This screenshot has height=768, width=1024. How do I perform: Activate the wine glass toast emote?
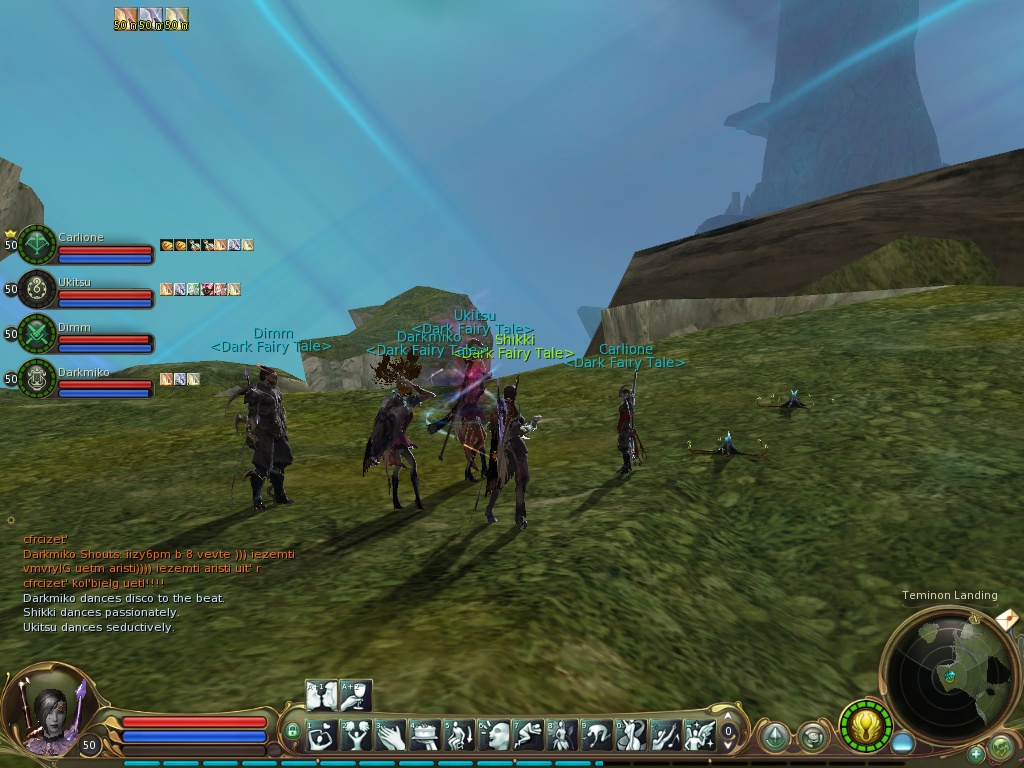[x=356, y=694]
